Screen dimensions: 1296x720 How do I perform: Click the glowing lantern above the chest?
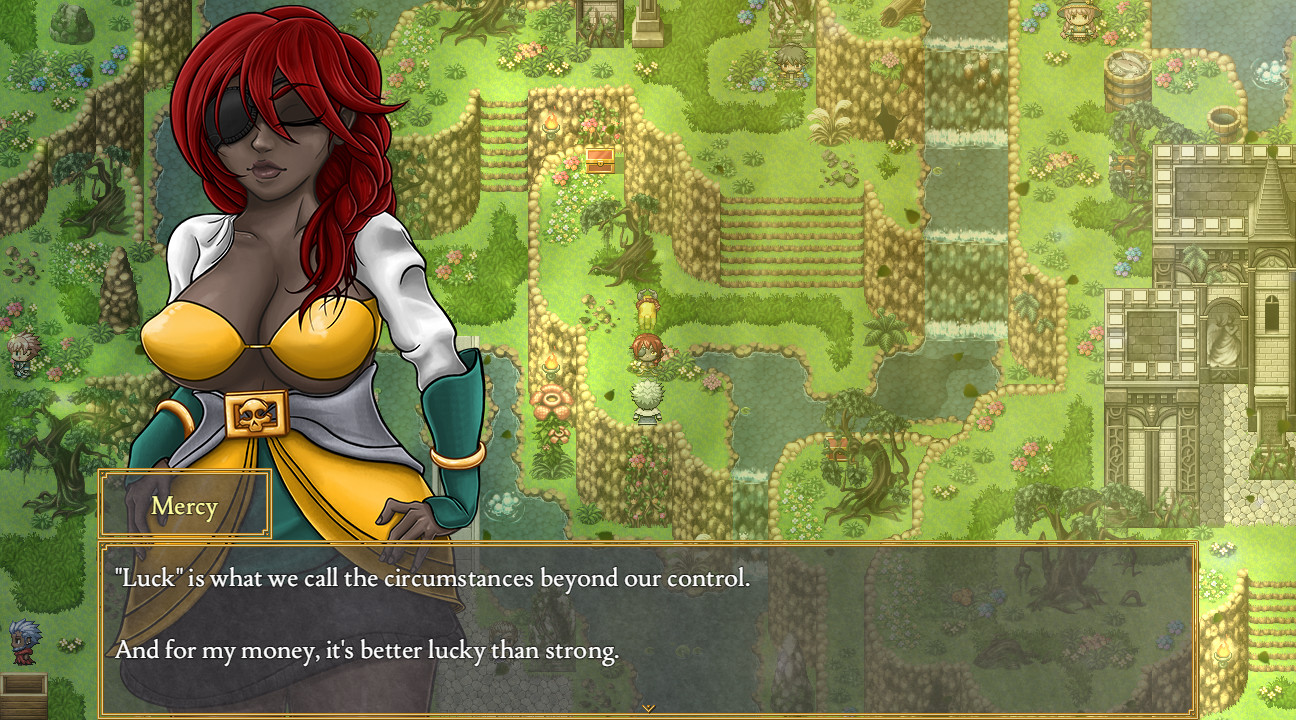pyautogui.click(x=552, y=122)
